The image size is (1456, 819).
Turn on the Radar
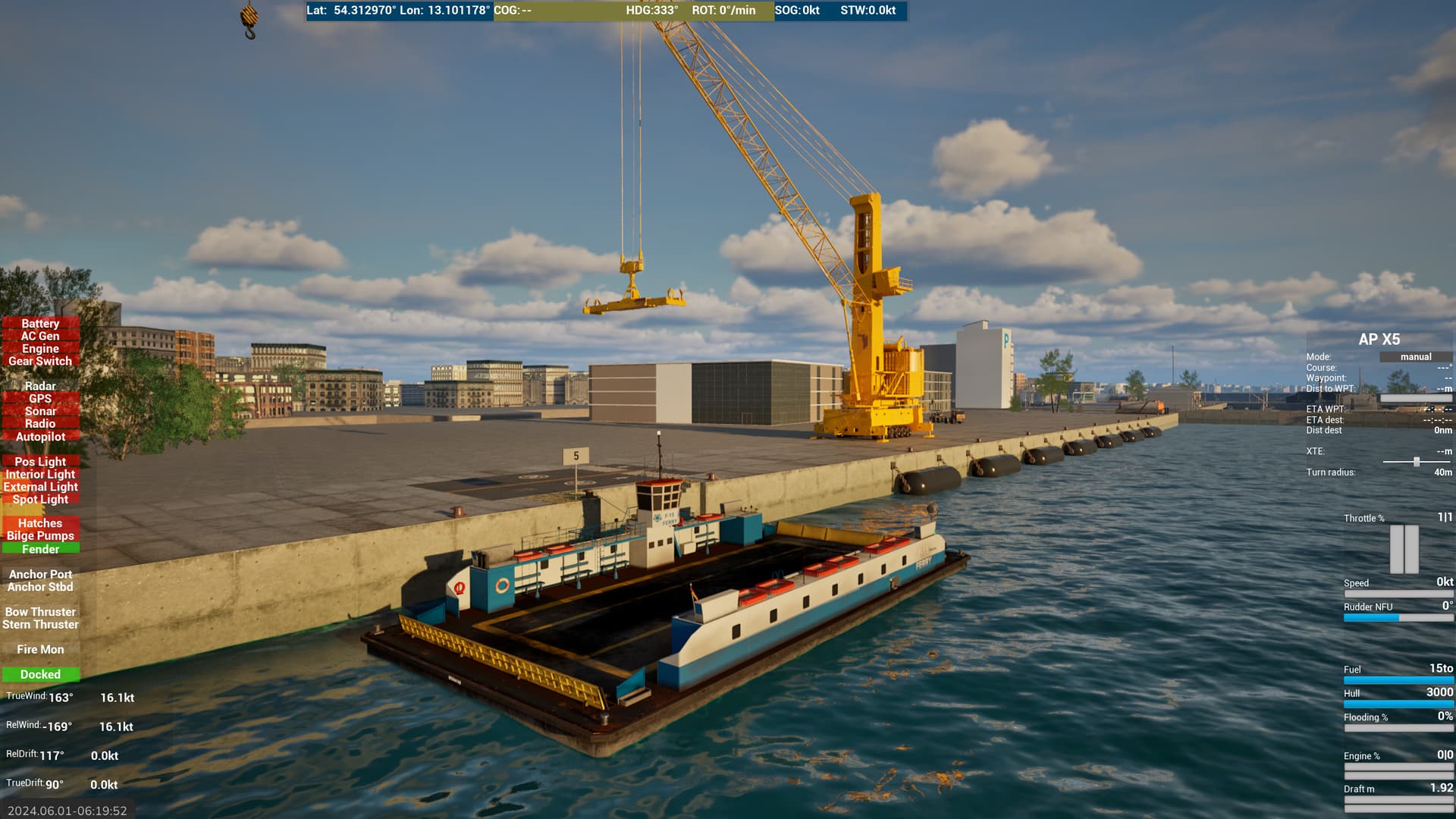tap(40, 386)
